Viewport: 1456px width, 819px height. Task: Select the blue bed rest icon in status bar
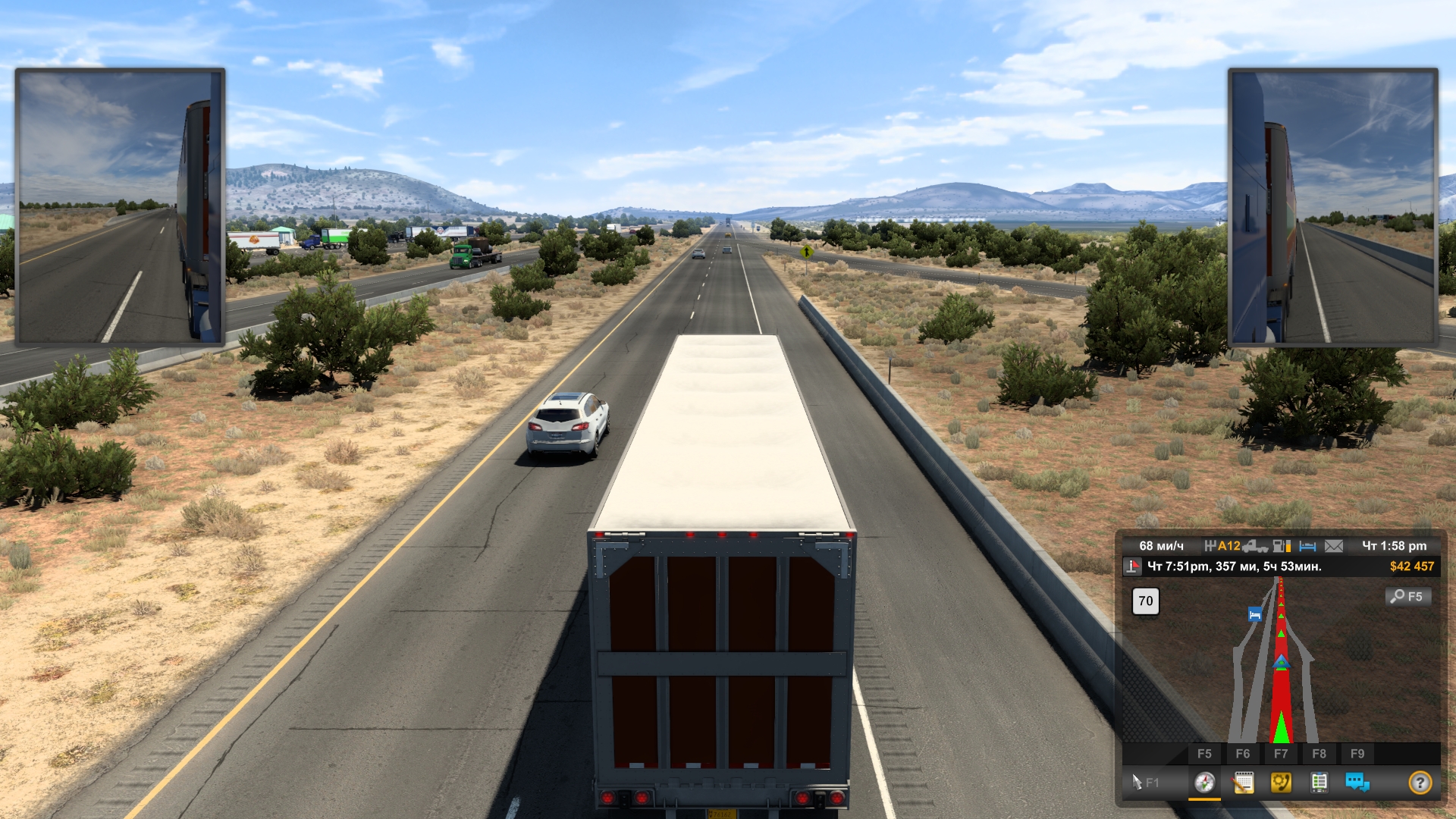click(x=1307, y=546)
